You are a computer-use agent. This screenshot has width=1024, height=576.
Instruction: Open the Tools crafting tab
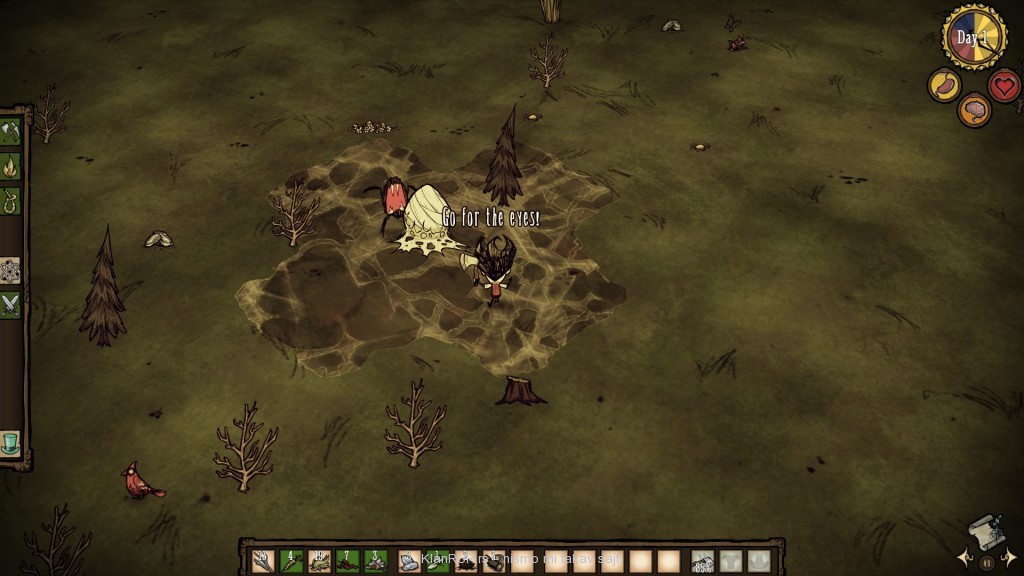pyautogui.click(x=10, y=132)
